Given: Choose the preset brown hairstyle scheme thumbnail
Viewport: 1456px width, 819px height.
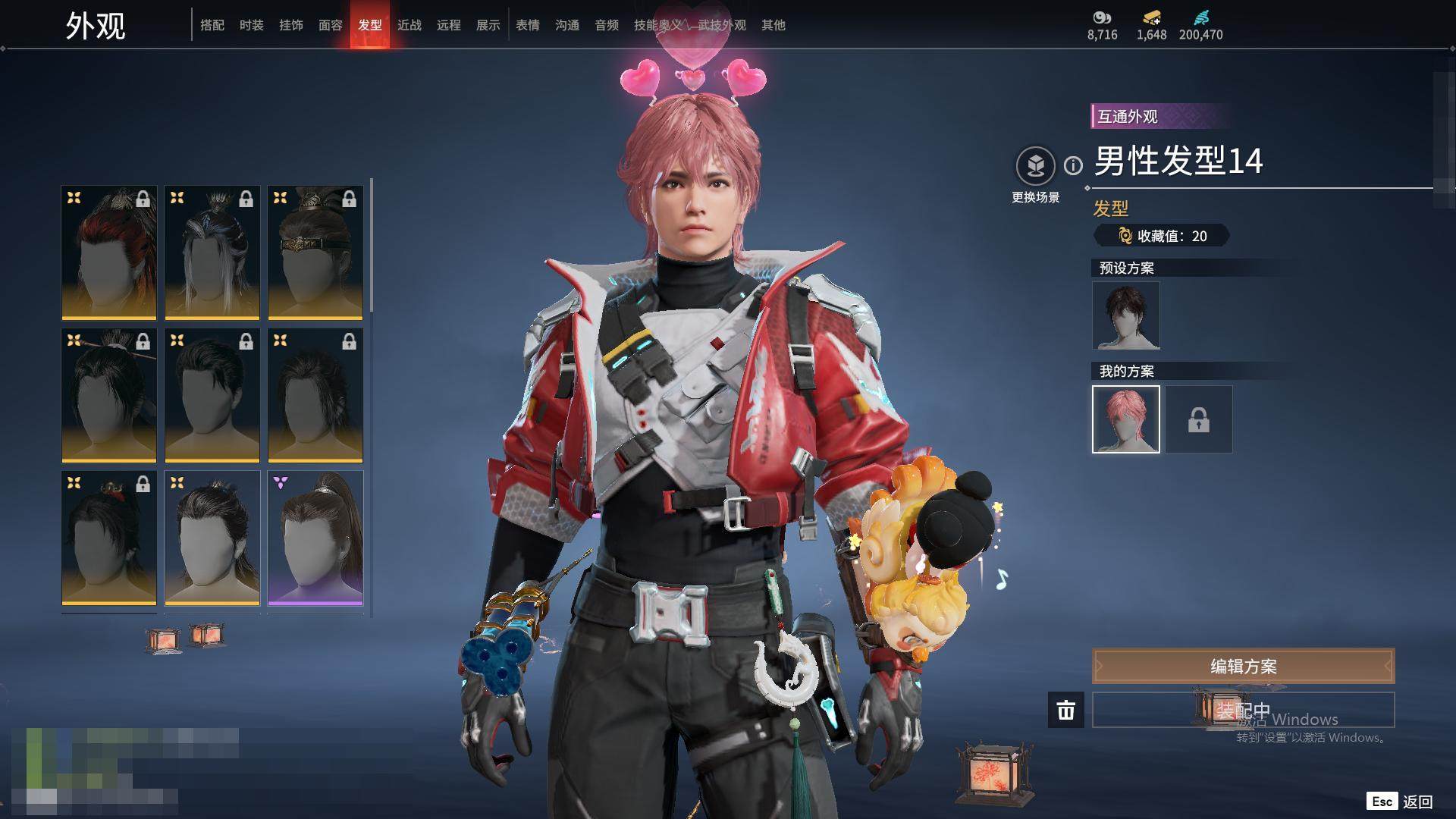Looking at the screenshot, I should click(1126, 315).
